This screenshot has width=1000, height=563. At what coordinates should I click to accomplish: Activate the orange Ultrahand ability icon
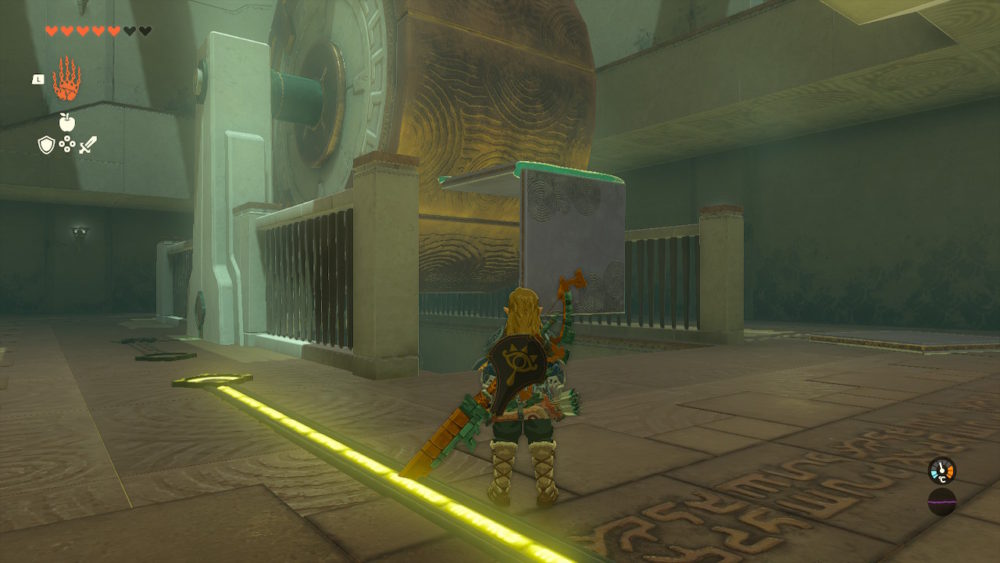pyautogui.click(x=67, y=79)
